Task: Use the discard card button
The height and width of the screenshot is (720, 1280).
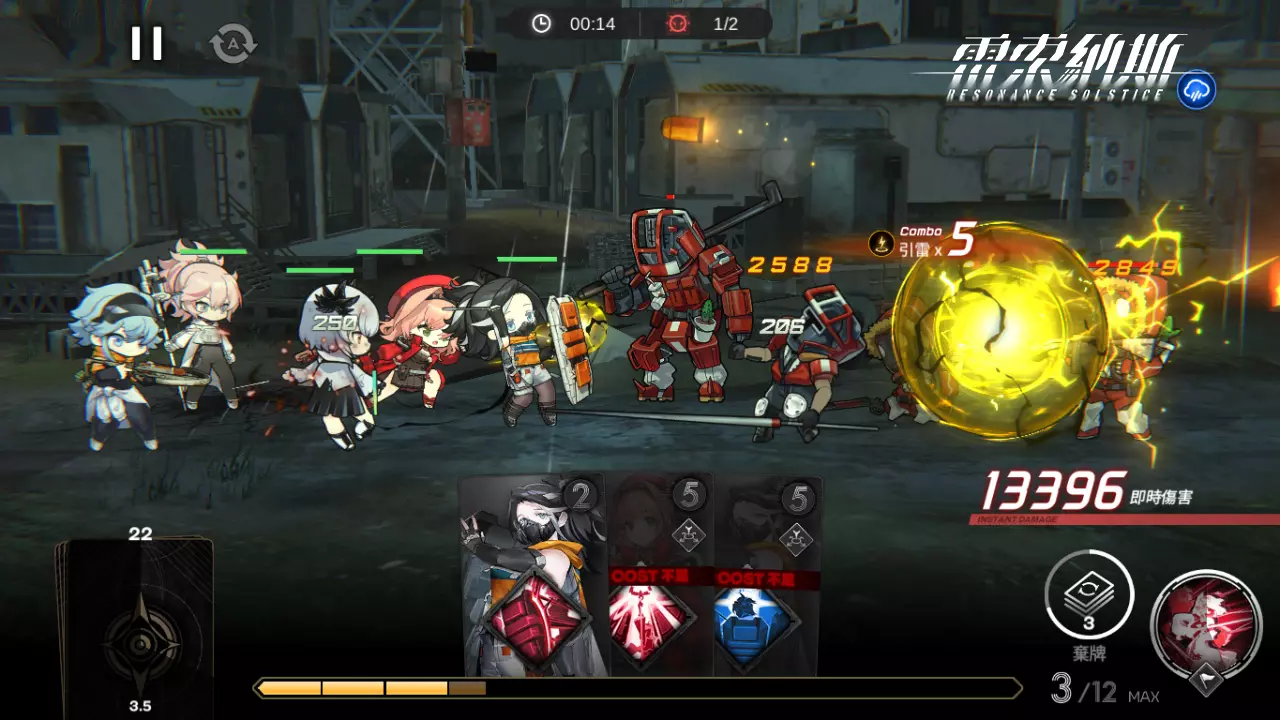Action: coord(1089,597)
